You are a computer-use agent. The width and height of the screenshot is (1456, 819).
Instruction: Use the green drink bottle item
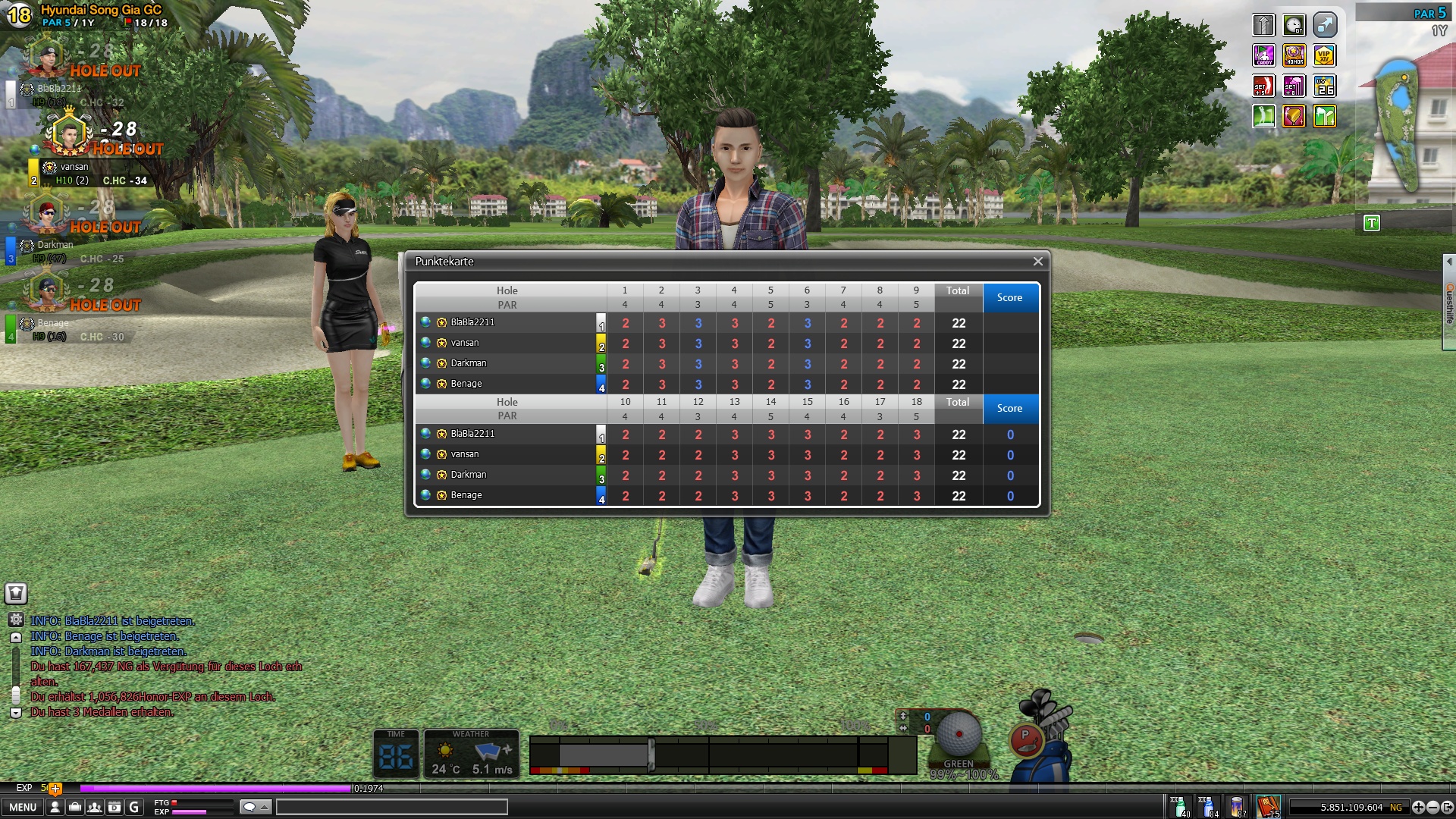(x=1179, y=806)
